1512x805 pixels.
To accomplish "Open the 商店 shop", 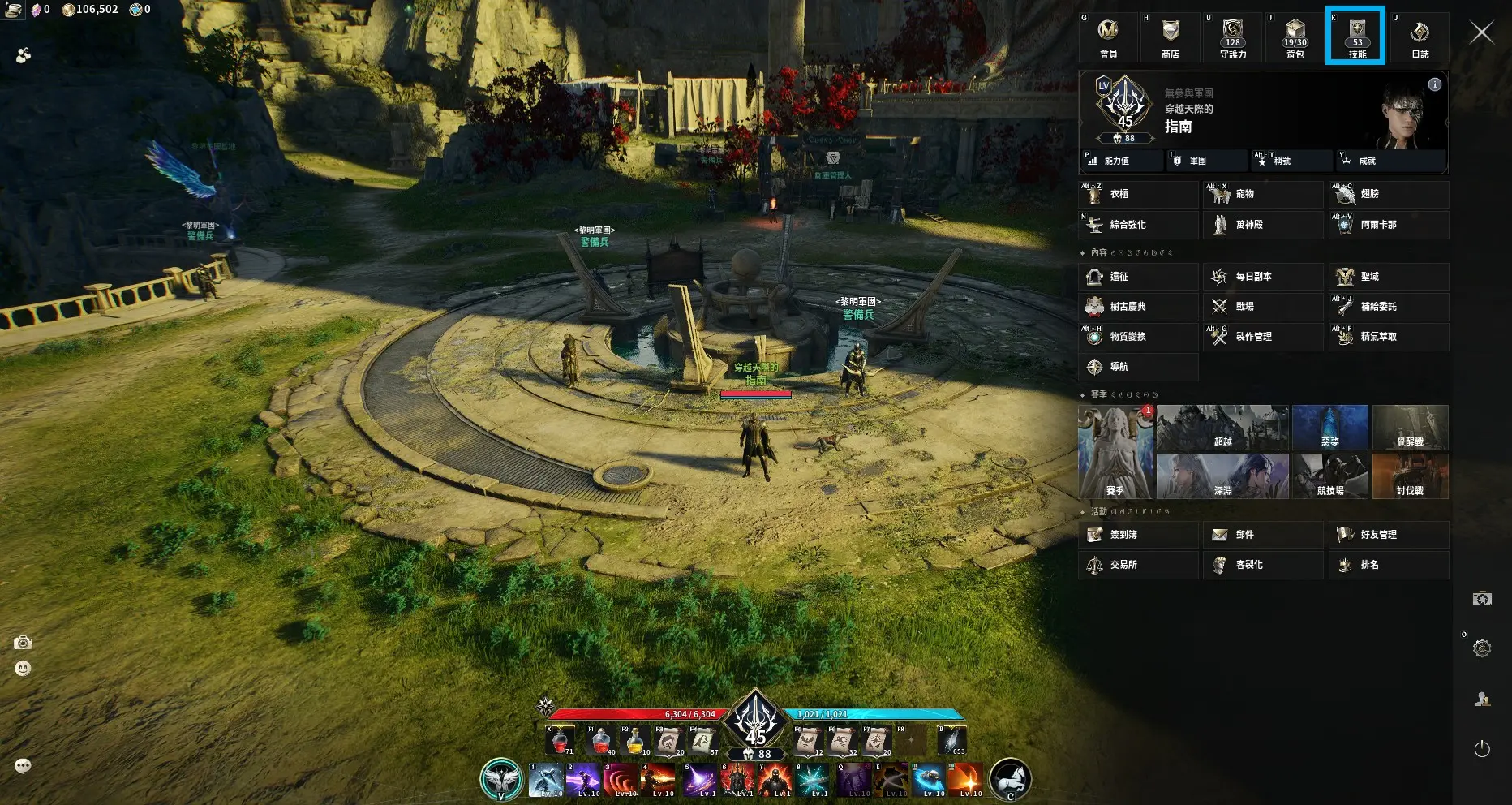I will click(1170, 37).
